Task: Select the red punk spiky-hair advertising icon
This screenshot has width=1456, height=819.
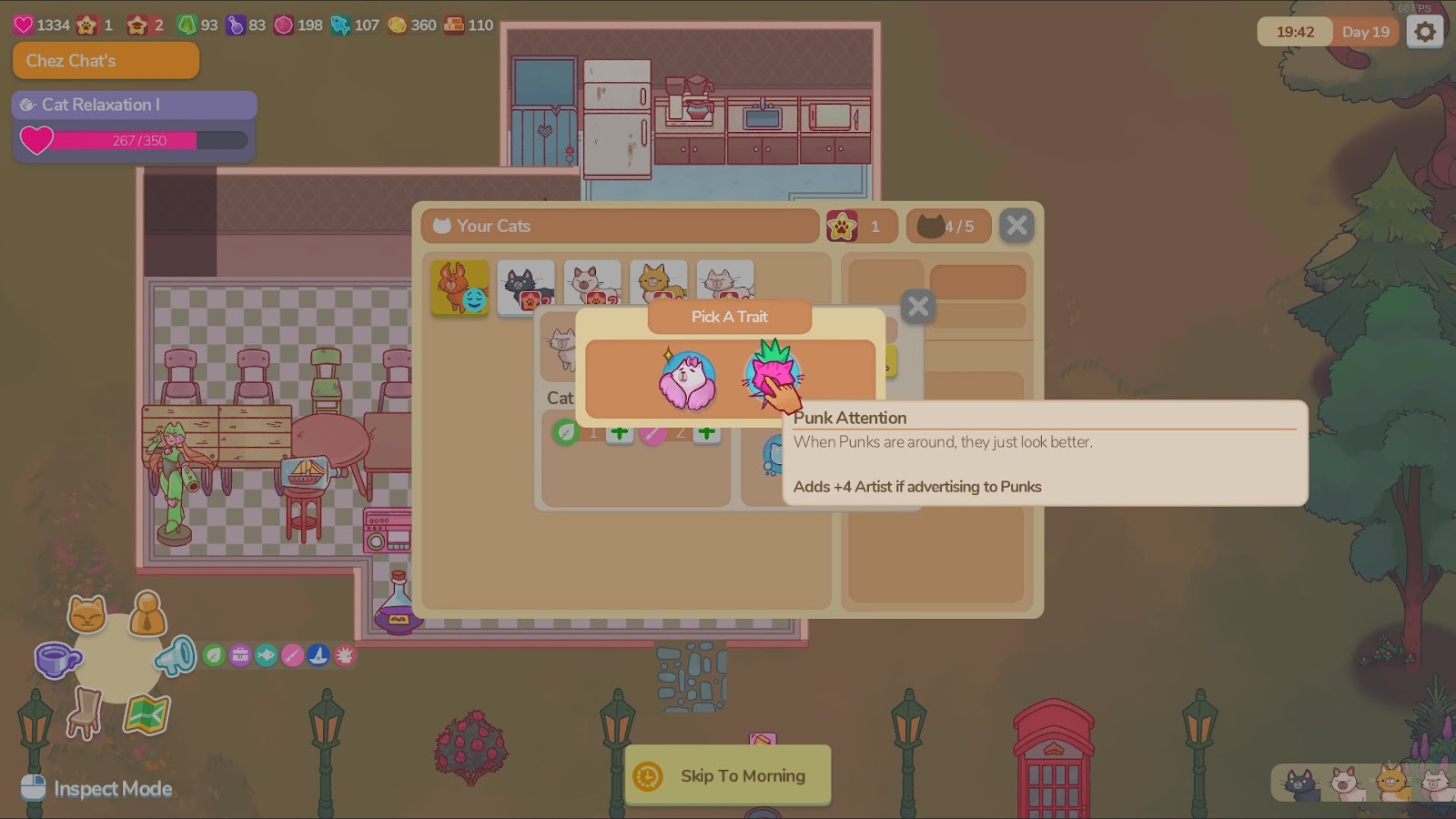Action: click(x=345, y=655)
